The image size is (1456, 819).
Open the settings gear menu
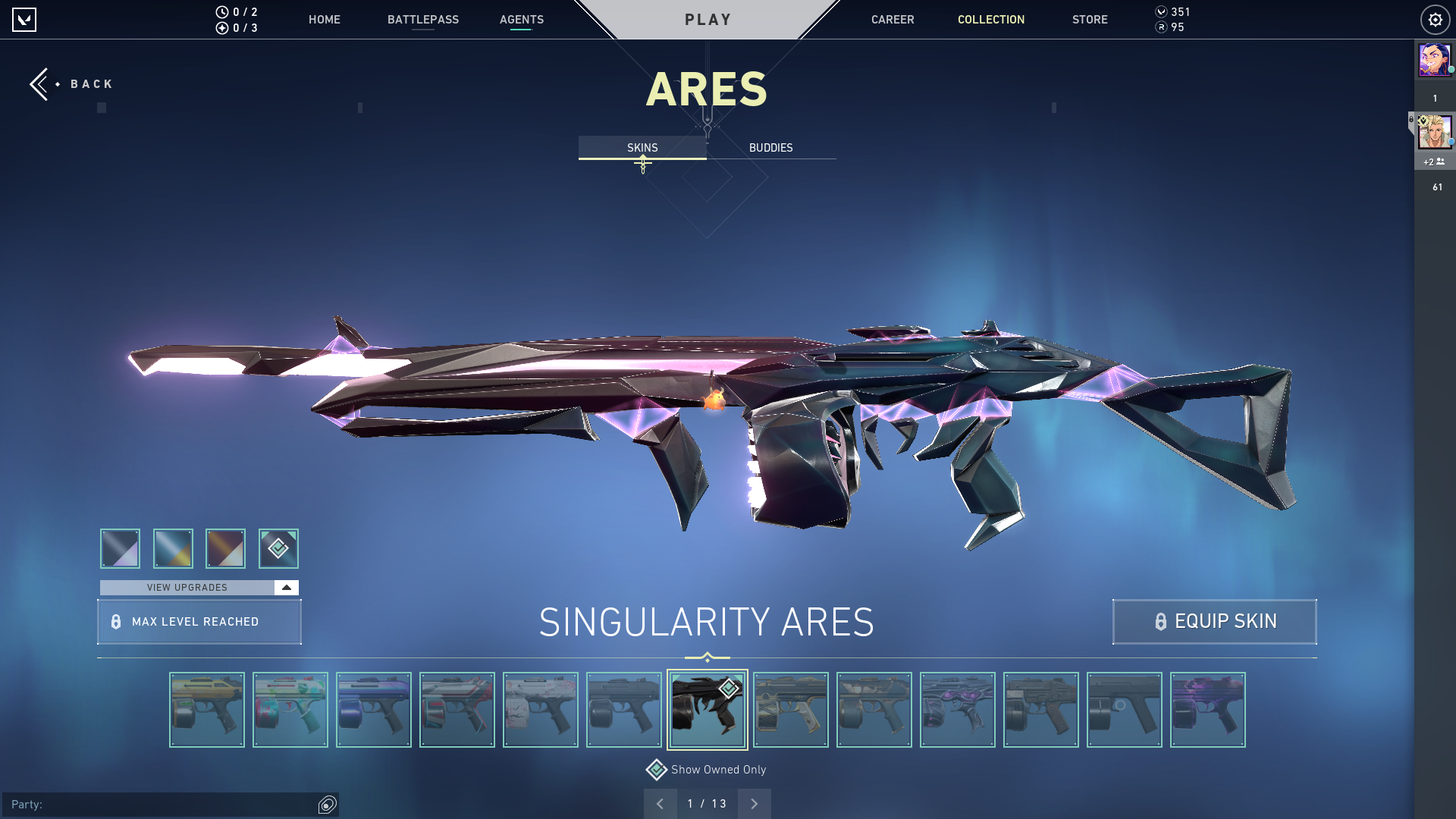1435,19
